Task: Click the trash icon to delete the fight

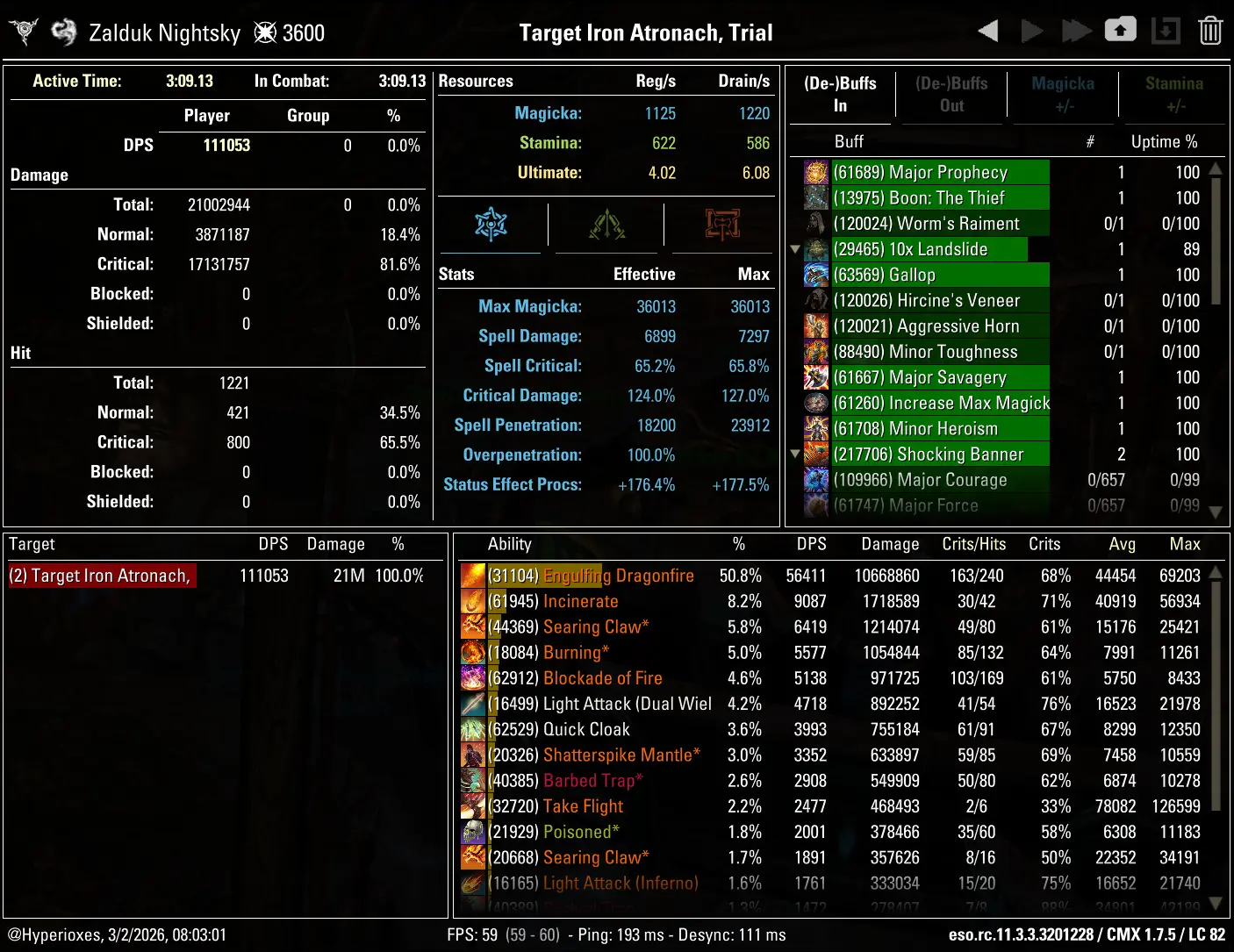Action: 1210,29
